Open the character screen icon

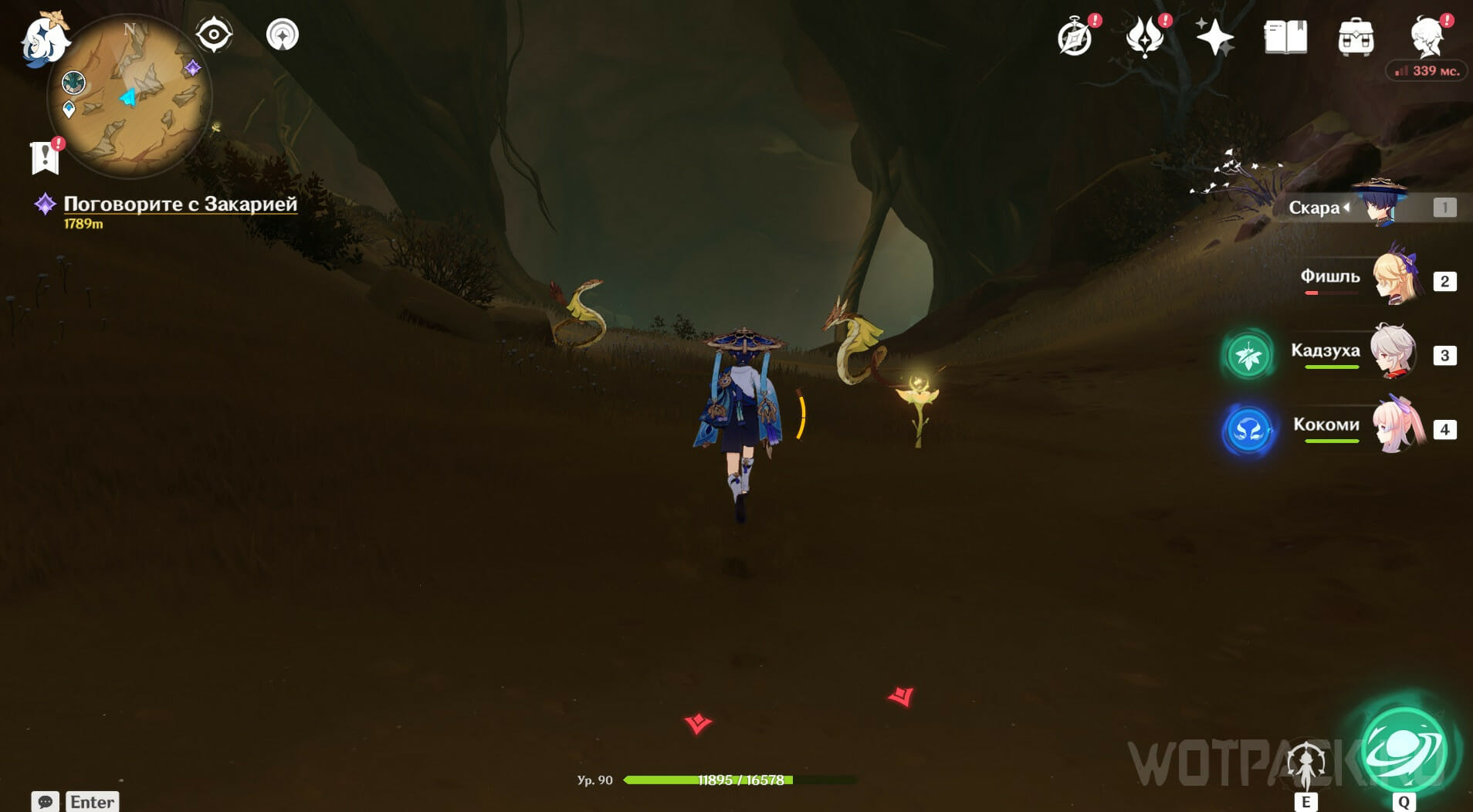pyautogui.click(x=1427, y=37)
